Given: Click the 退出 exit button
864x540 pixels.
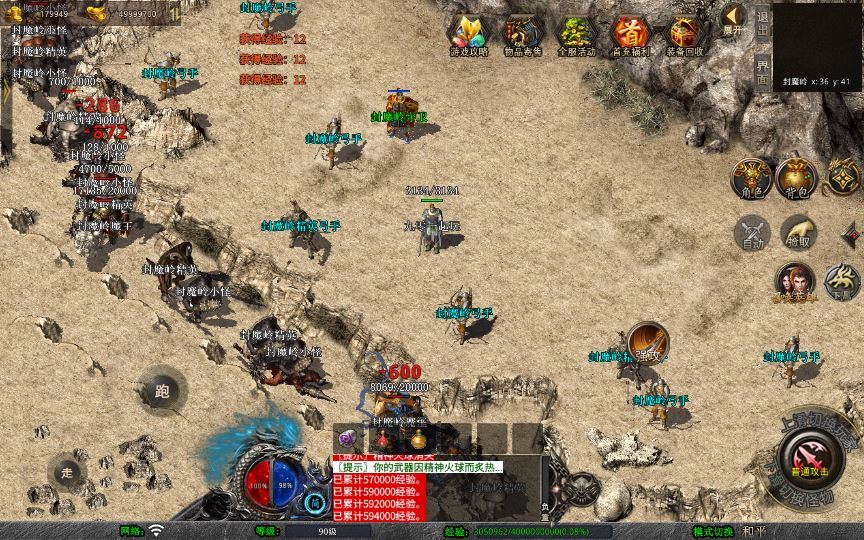Looking at the screenshot, I should point(762,24).
